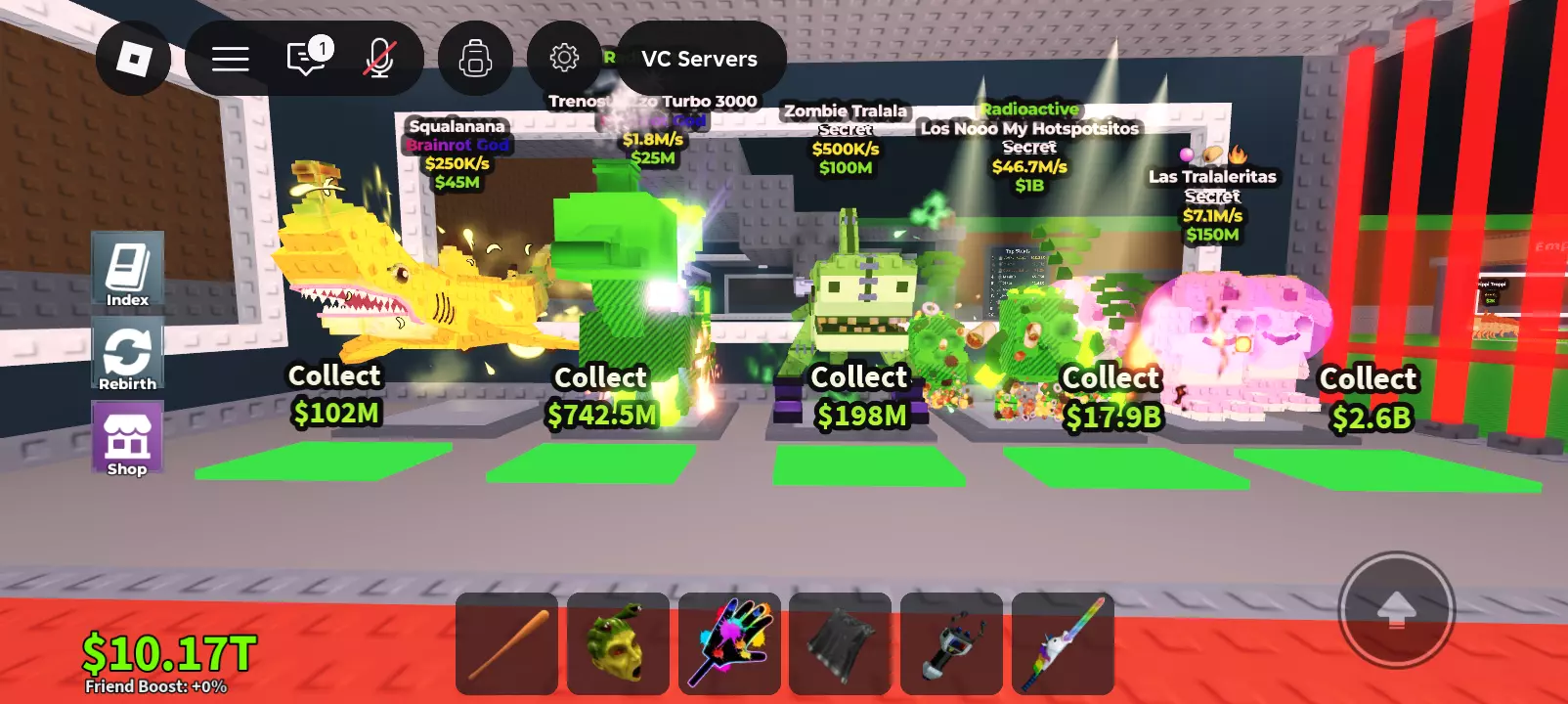The width and height of the screenshot is (1568, 704).
Task: Equip the rainbow unicorn sword
Action: coord(1063,643)
